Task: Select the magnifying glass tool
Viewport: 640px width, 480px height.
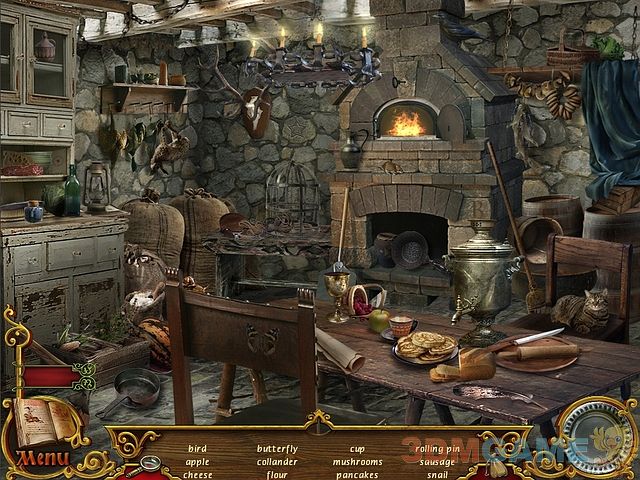Action: point(150,464)
